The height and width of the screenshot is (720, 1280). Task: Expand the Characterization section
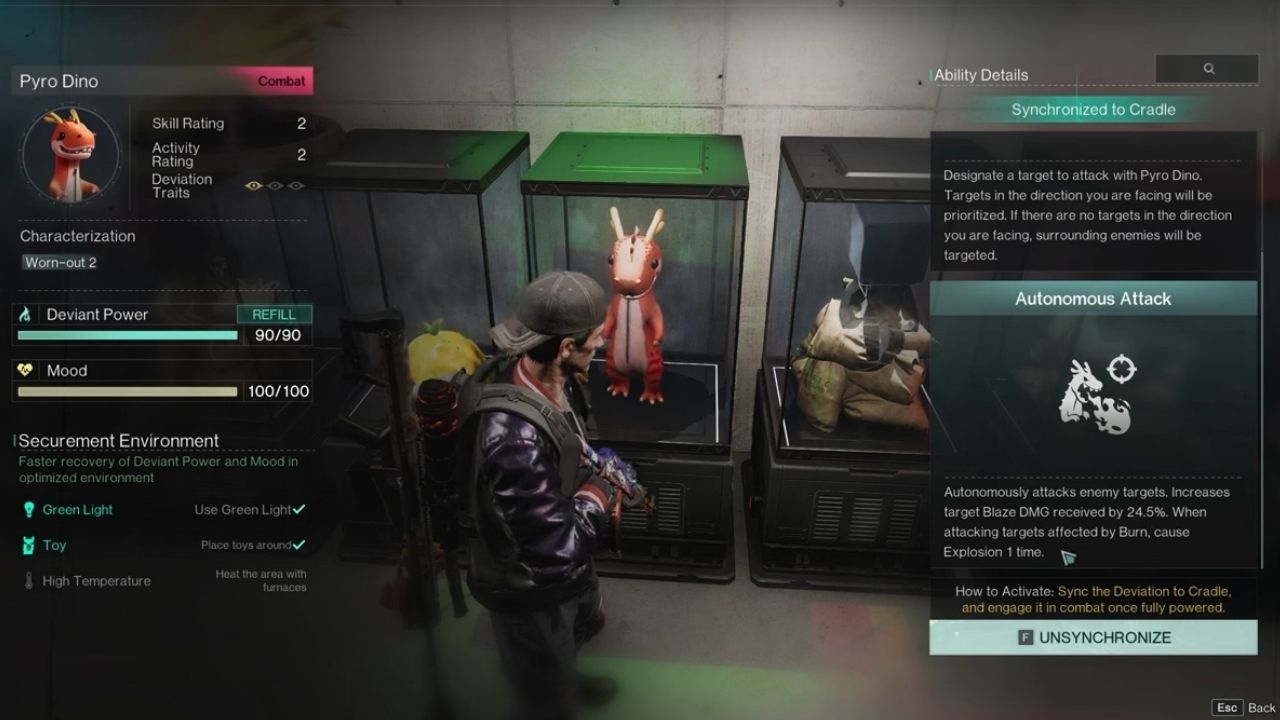pyautogui.click(x=77, y=236)
